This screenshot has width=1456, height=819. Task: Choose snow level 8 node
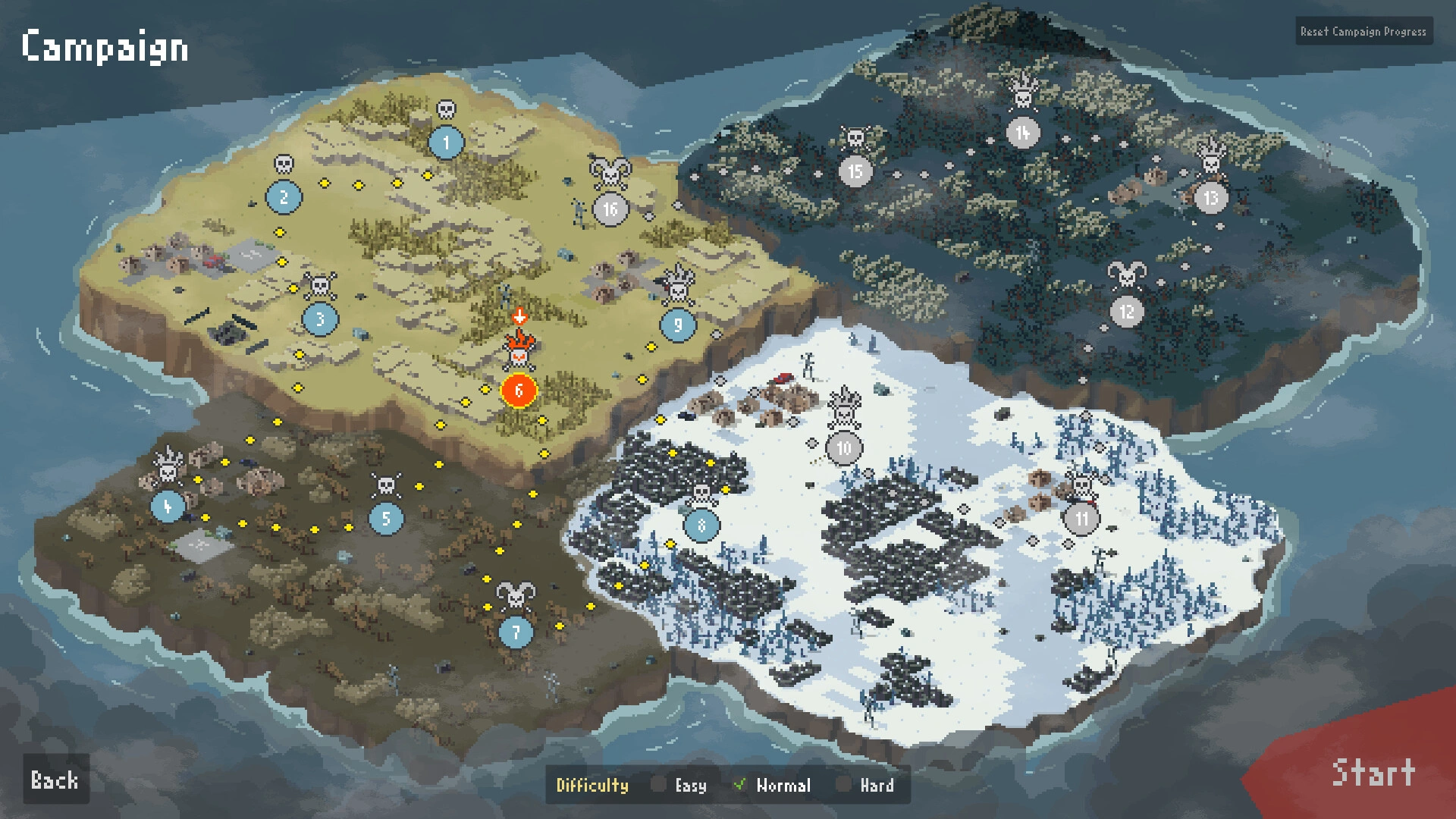click(x=701, y=525)
